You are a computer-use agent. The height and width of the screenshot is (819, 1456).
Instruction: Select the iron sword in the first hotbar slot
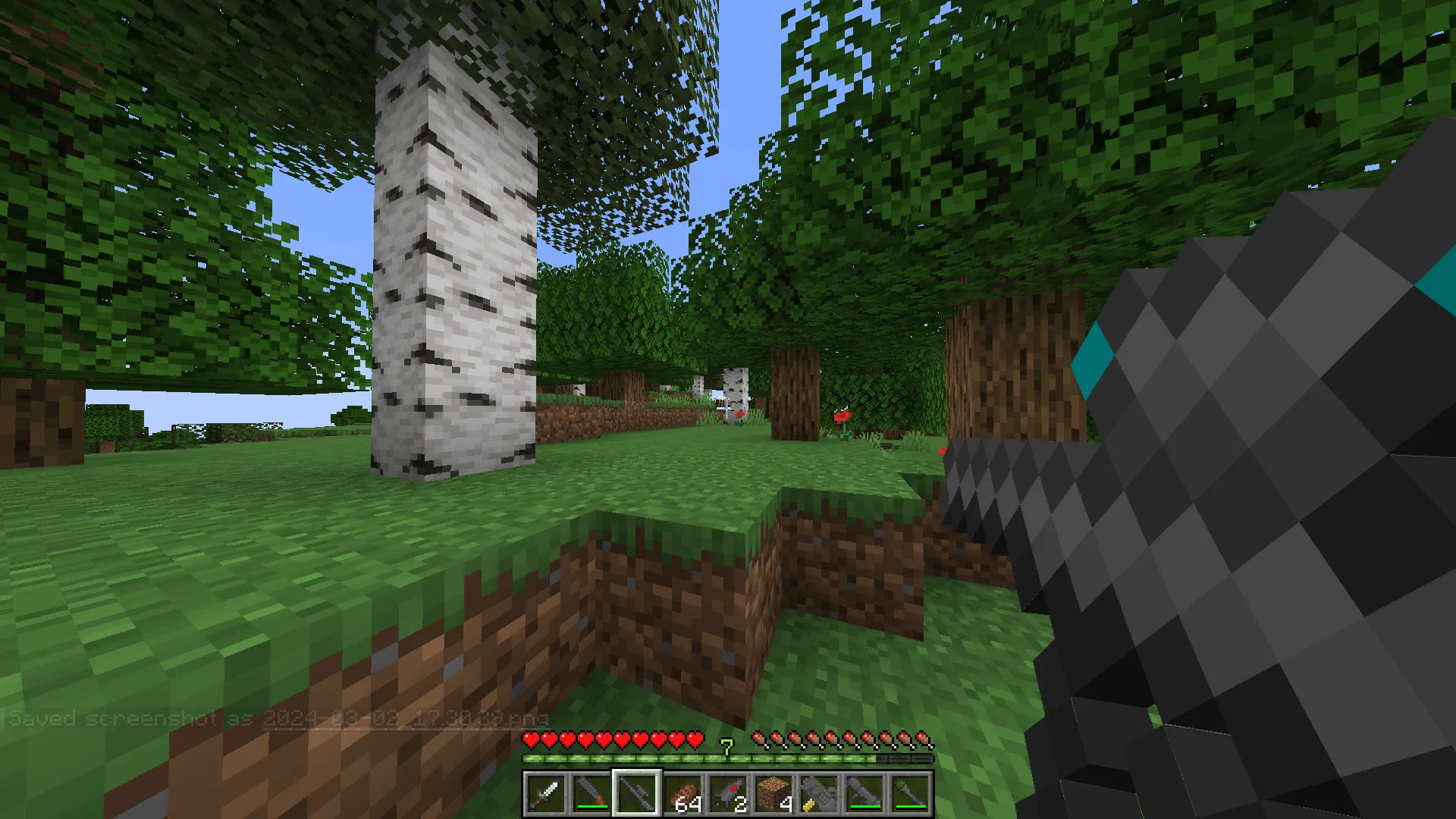546,795
